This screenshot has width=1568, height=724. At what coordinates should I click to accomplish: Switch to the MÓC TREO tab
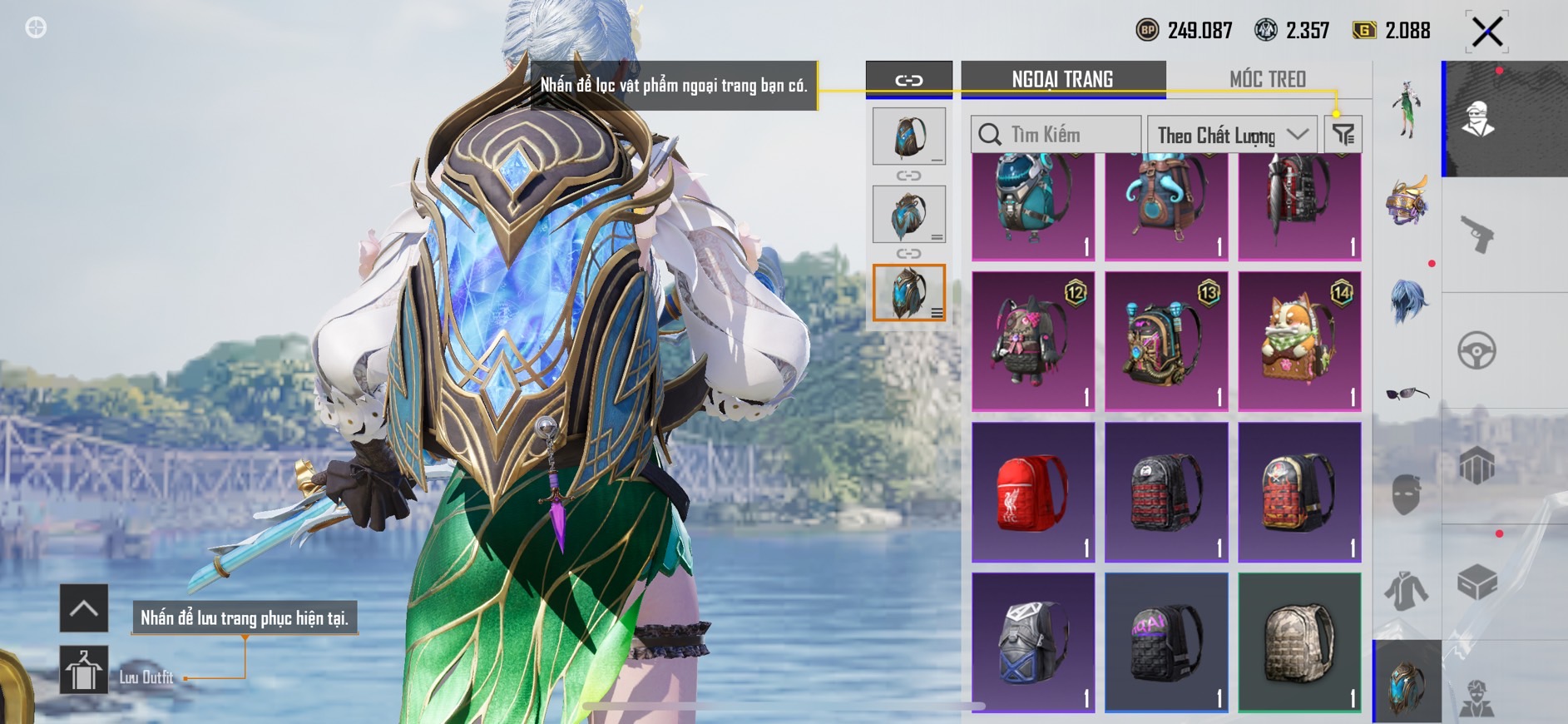tap(1267, 79)
